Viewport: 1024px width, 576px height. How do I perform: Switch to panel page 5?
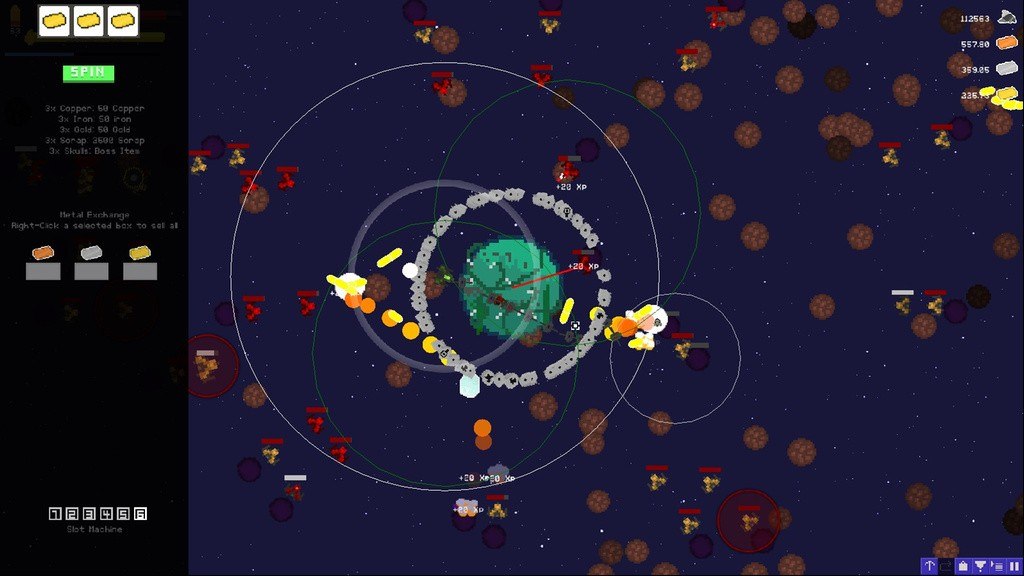point(123,514)
